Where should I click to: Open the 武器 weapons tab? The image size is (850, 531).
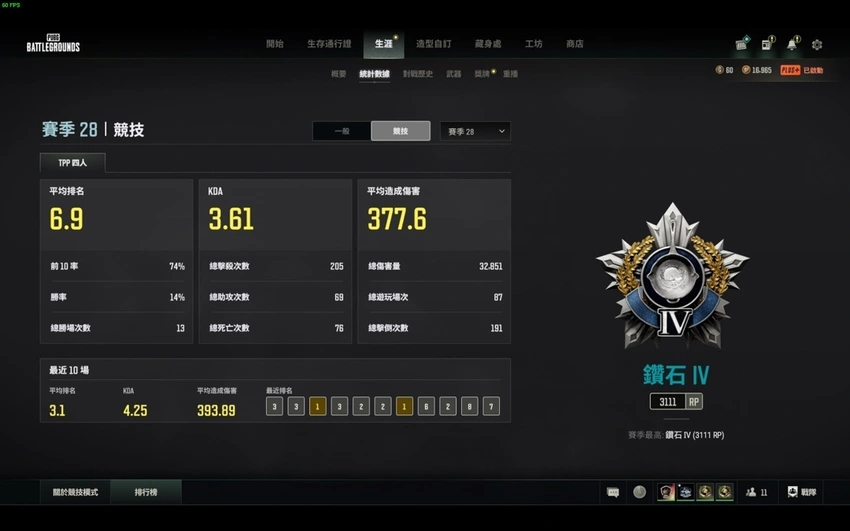coord(454,74)
